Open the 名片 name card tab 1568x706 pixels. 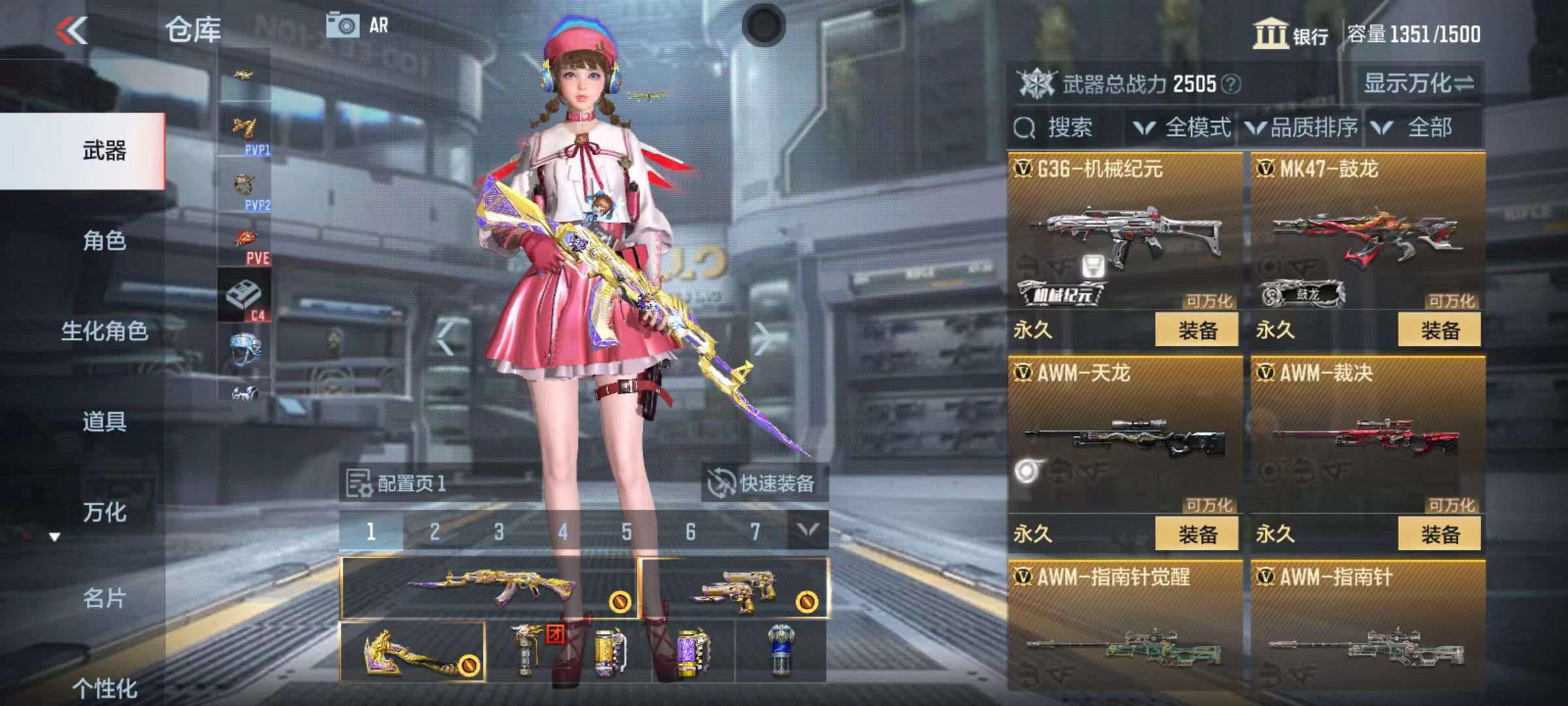tap(104, 598)
